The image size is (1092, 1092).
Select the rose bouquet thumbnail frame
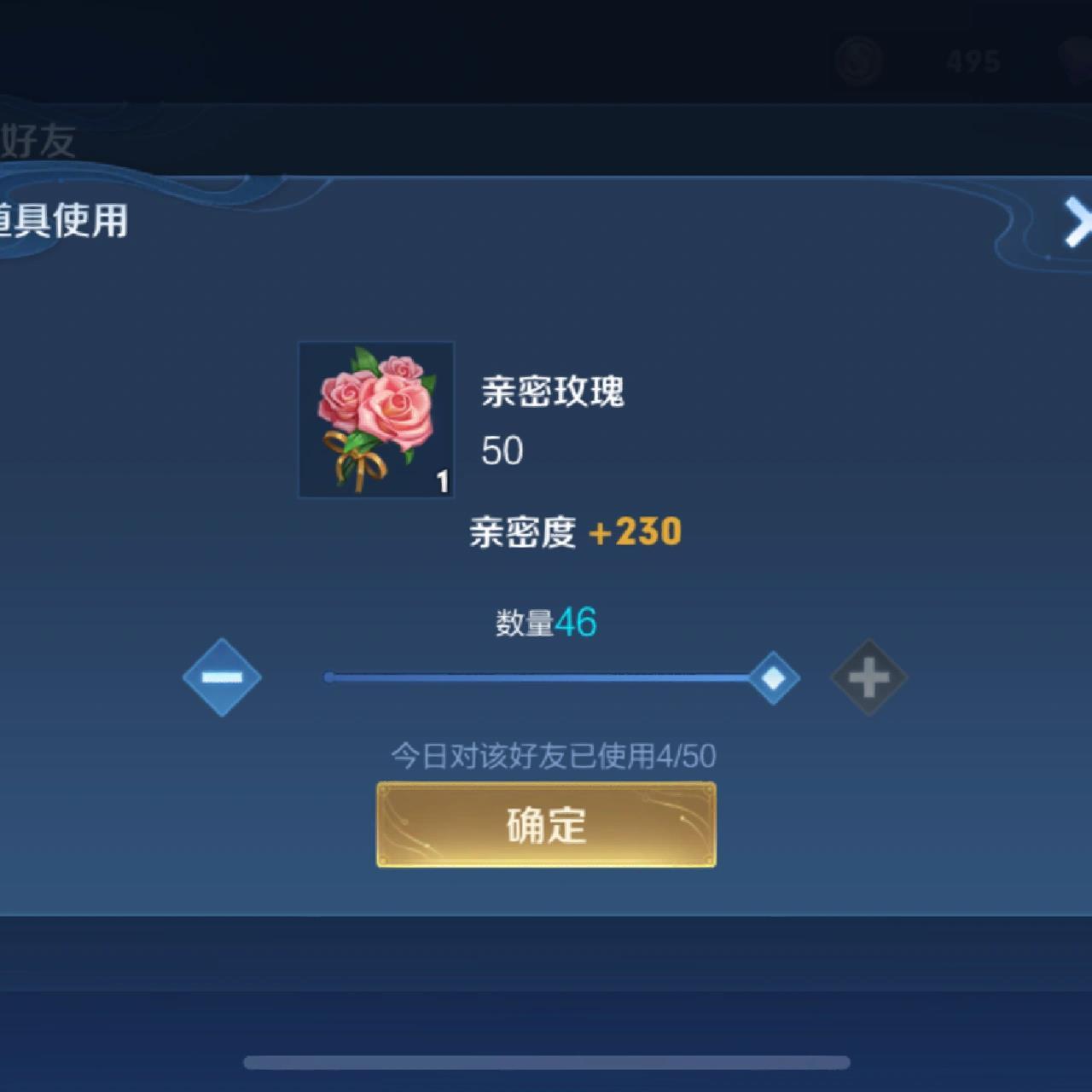coord(375,420)
